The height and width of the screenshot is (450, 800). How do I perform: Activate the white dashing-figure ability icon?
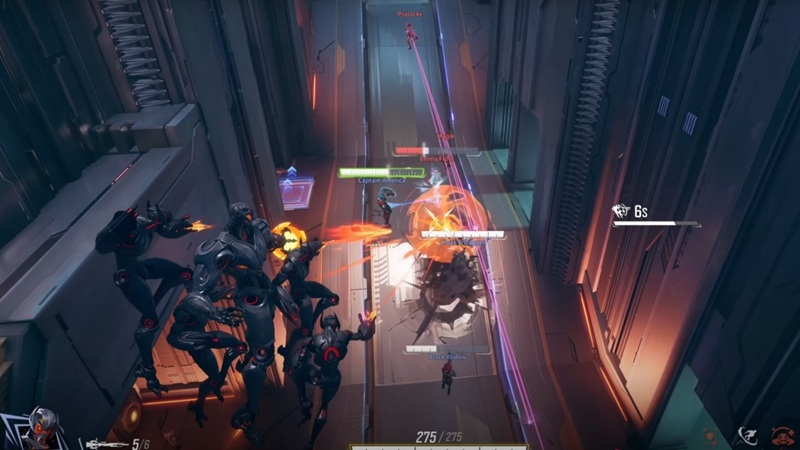click(x=746, y=434)
